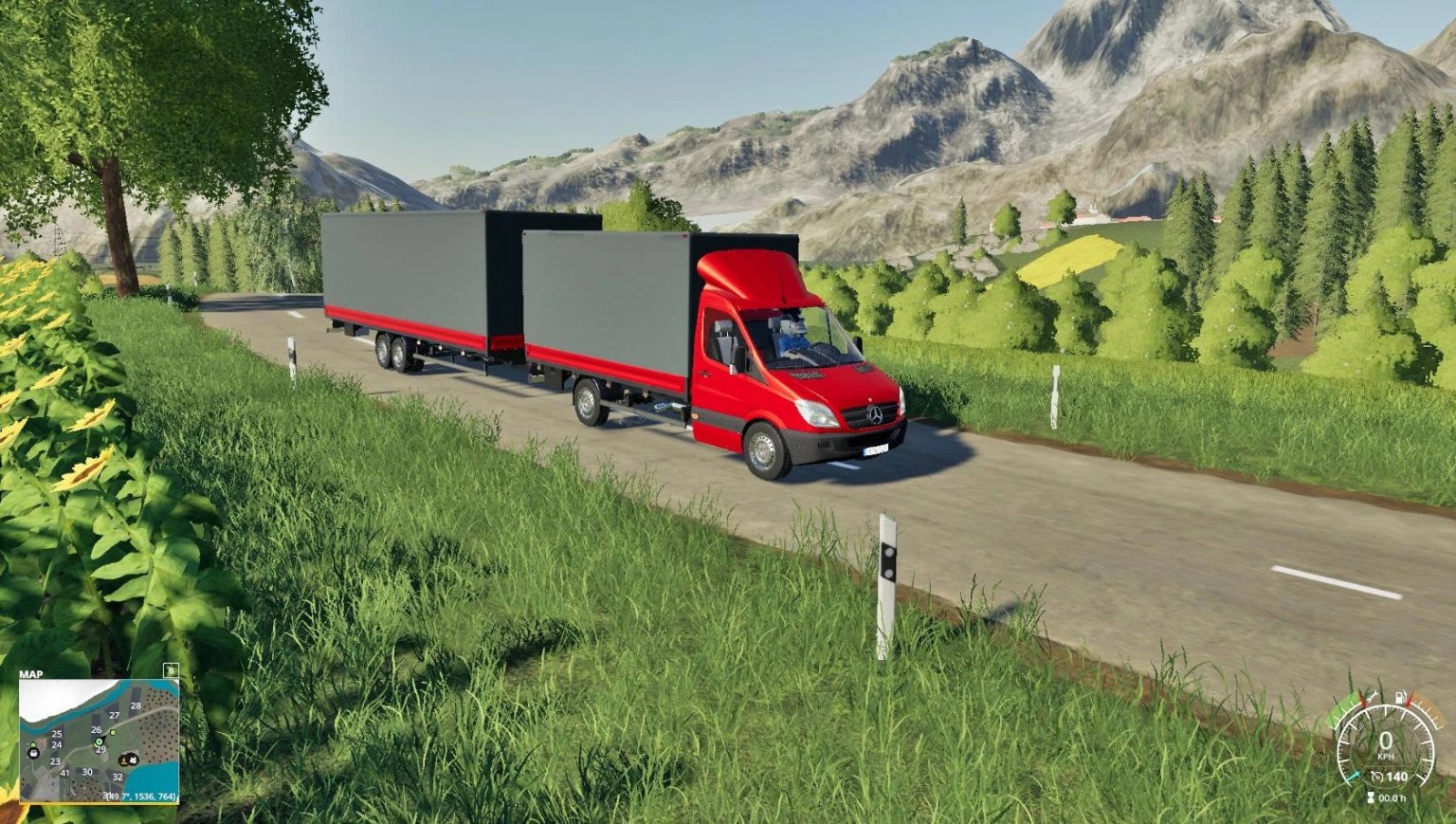
Task: Click the green vehicle dot near field 26
Action: click(113, 733)
